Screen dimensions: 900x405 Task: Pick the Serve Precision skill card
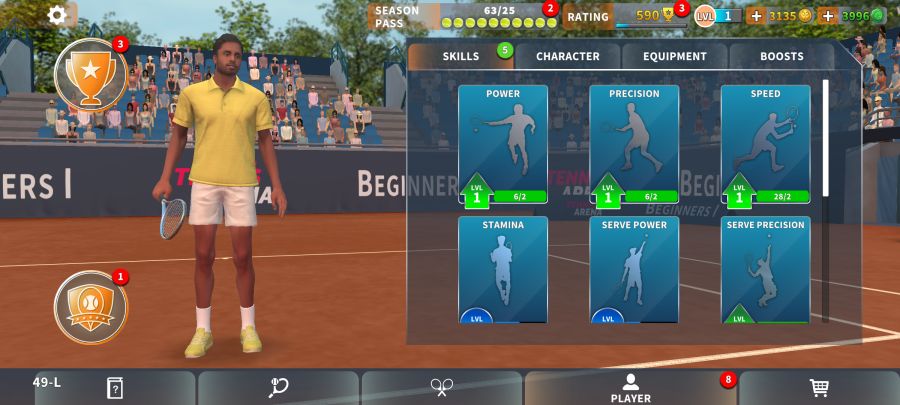[x=765, y=269]
